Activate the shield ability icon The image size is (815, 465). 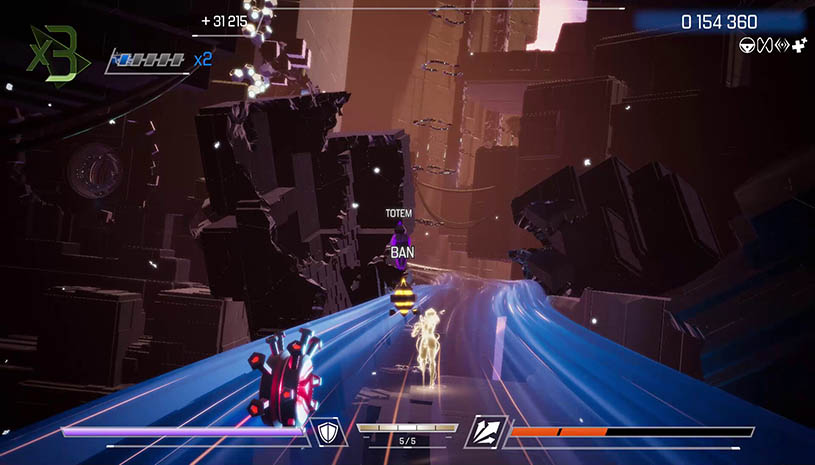tap(329, 431)
